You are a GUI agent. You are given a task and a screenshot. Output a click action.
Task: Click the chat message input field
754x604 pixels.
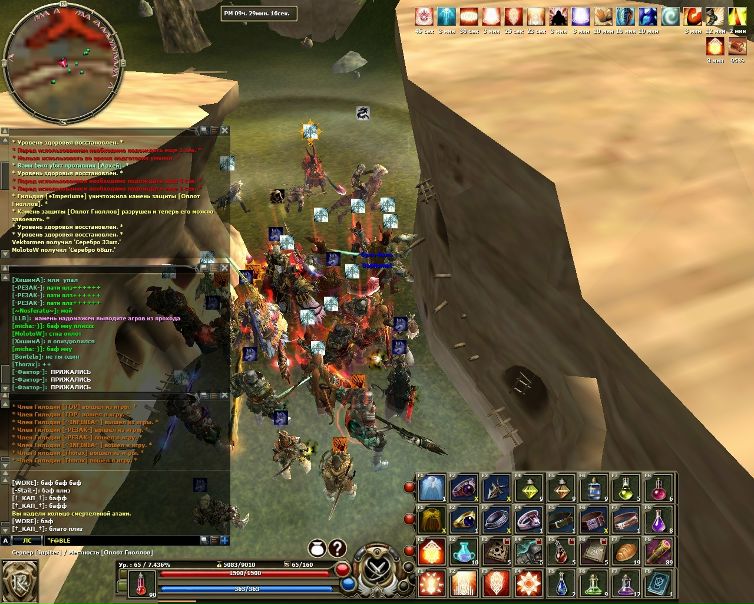click(120, 540)
